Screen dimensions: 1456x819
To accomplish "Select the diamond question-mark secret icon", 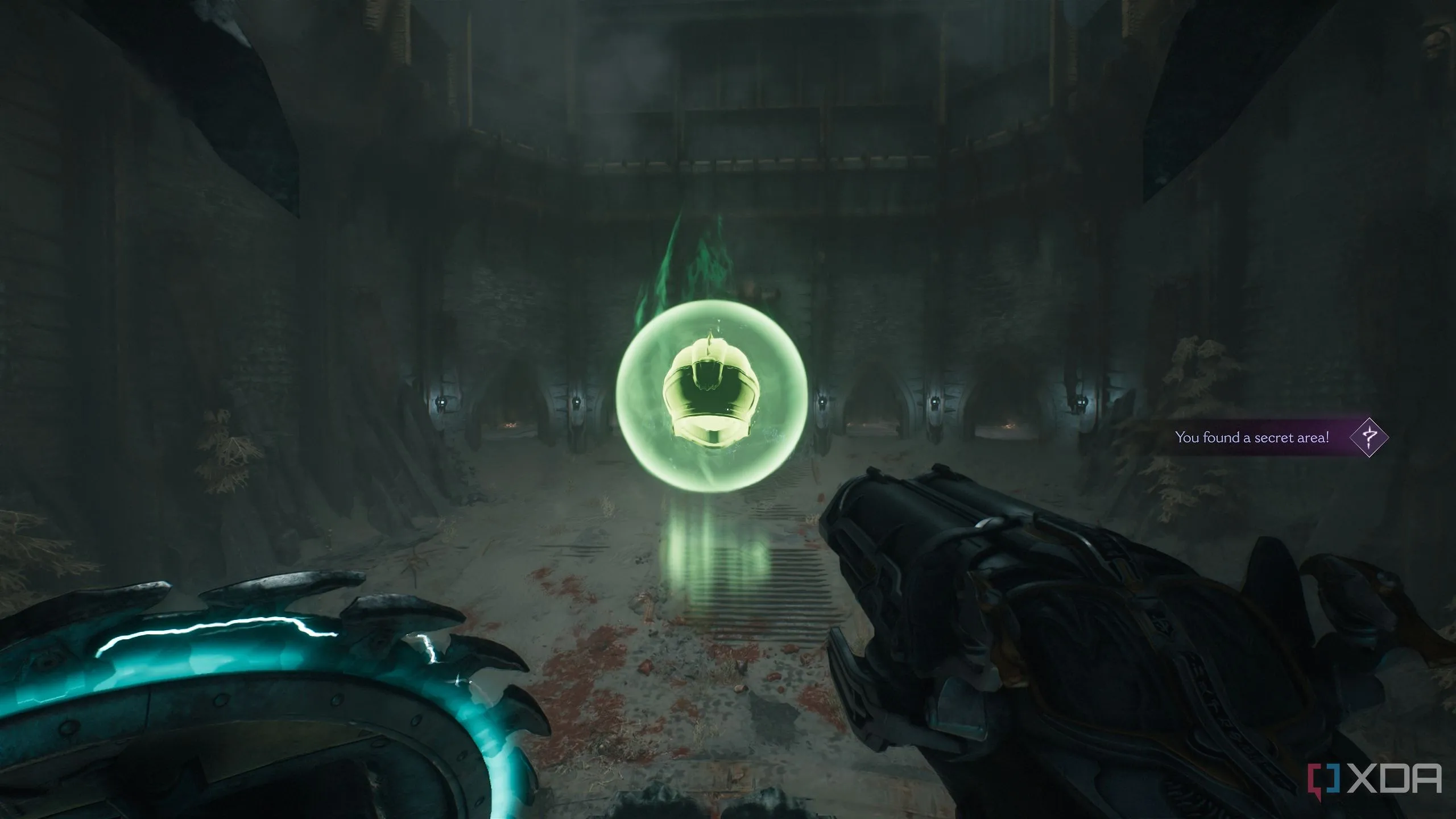I will [x=1368, y=437].
